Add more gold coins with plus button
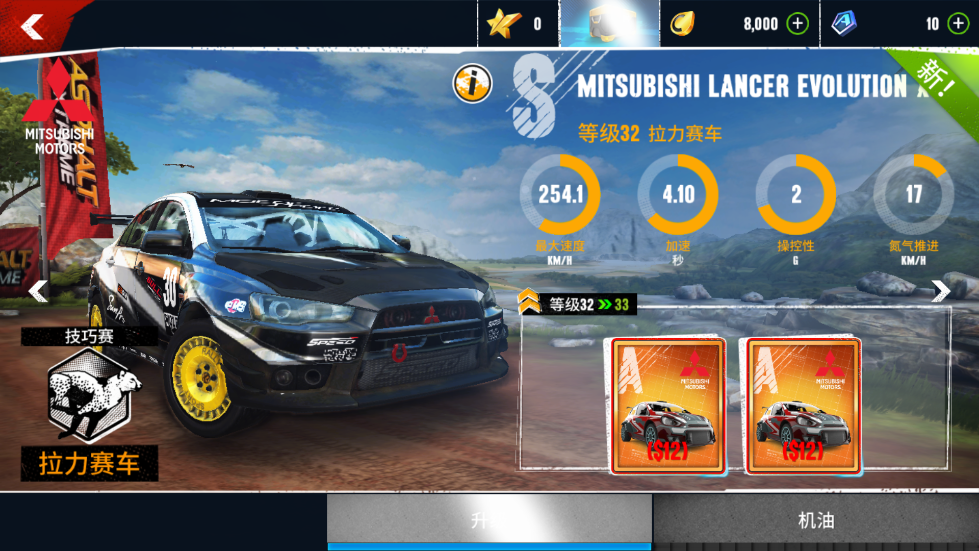The height and width of the screenshot is (551, 979). [797, 24]
